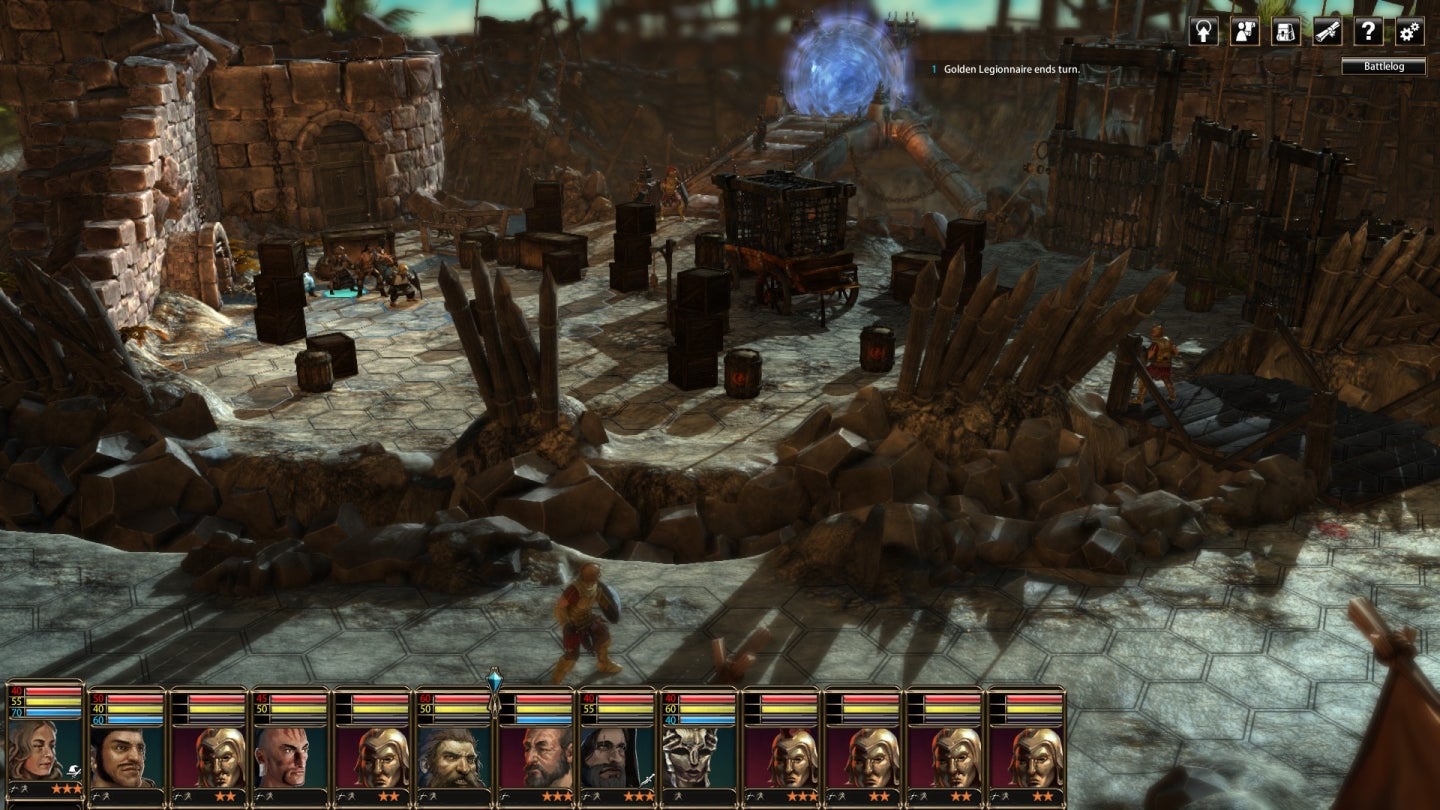Open the scroll quest log icon
The image size is (1440, 810).
(x=1328, y=31)
